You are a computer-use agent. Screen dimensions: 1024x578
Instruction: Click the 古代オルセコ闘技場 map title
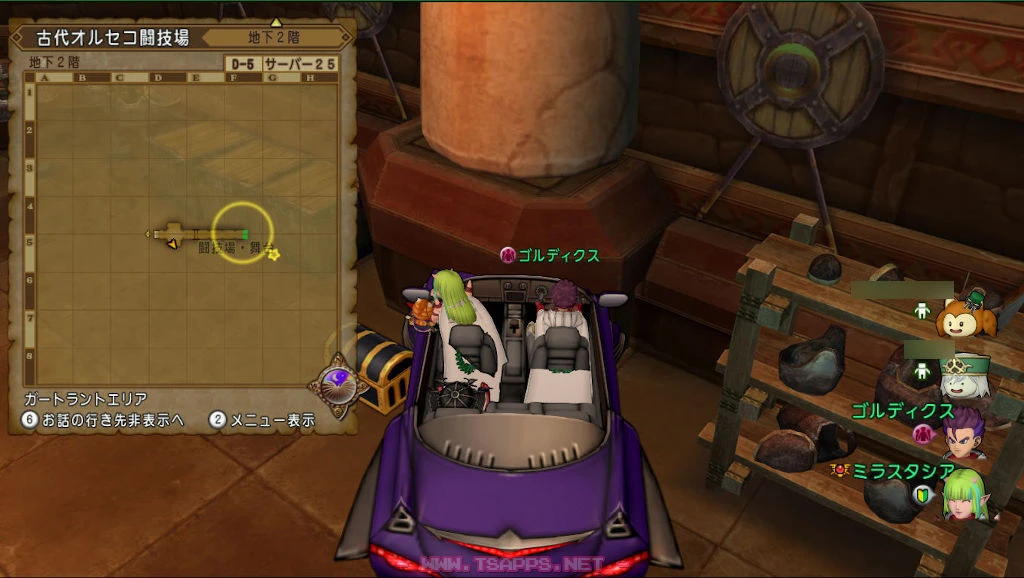tap(112, 38)
